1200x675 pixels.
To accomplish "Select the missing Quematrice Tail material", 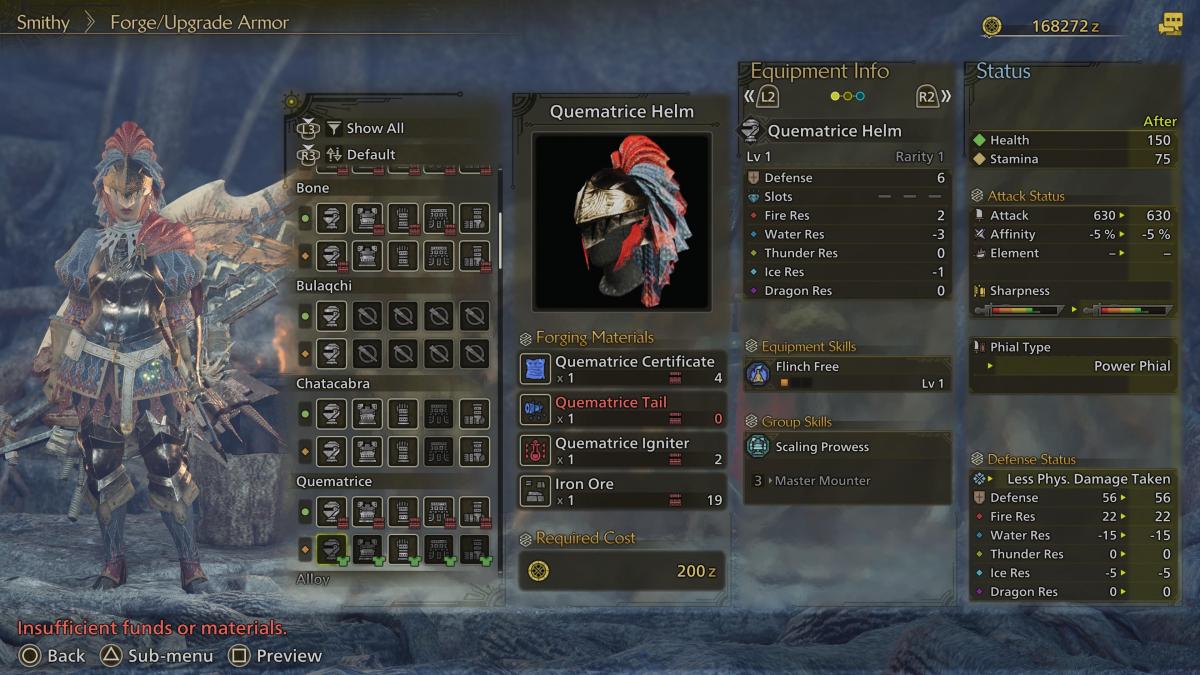I will coord(622,410).
